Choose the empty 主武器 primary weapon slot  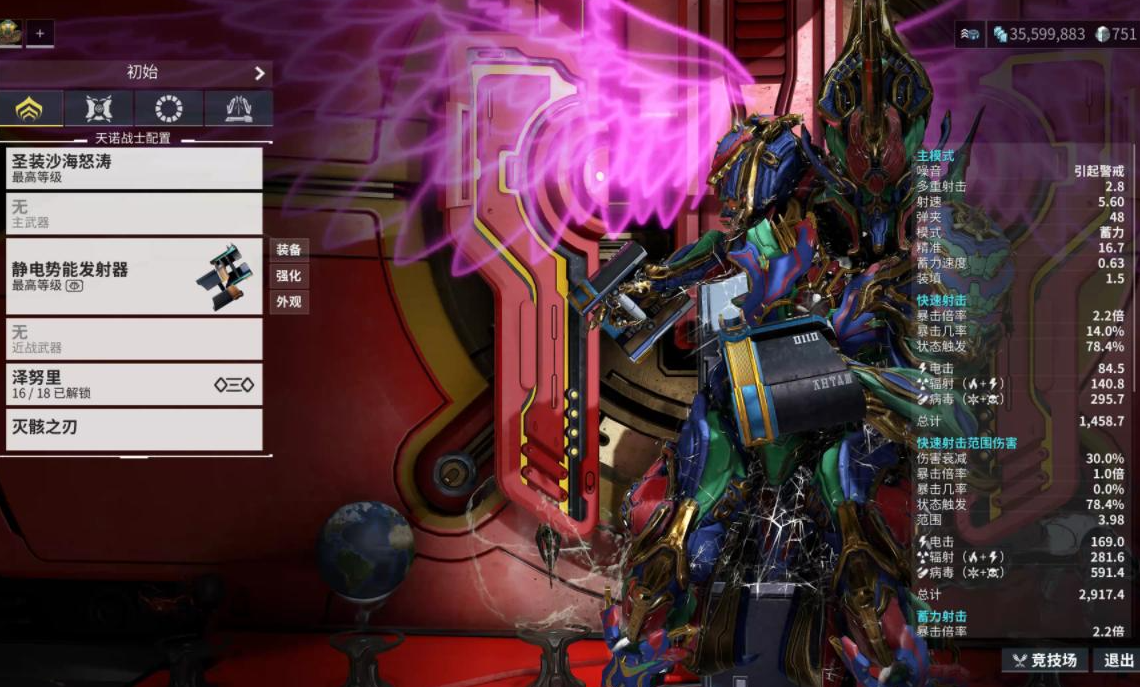(x=134, y=213)
